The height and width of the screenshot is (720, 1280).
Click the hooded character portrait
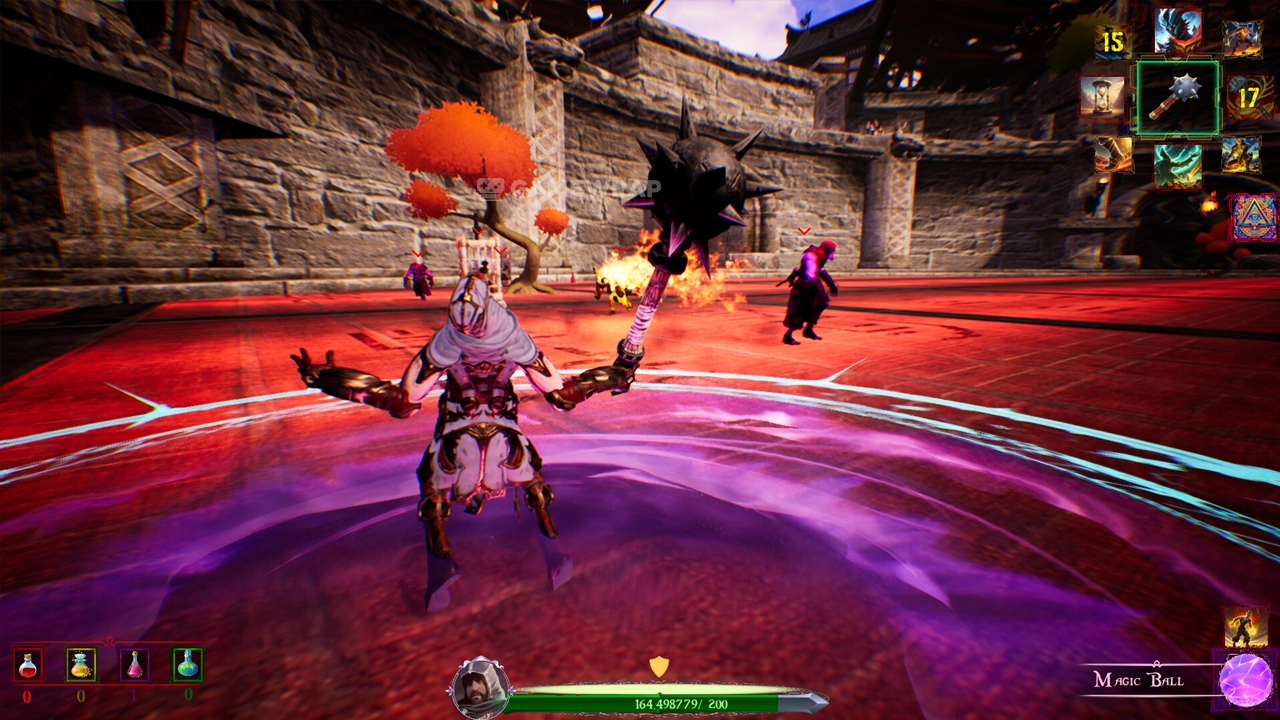[x=480, y=687]
